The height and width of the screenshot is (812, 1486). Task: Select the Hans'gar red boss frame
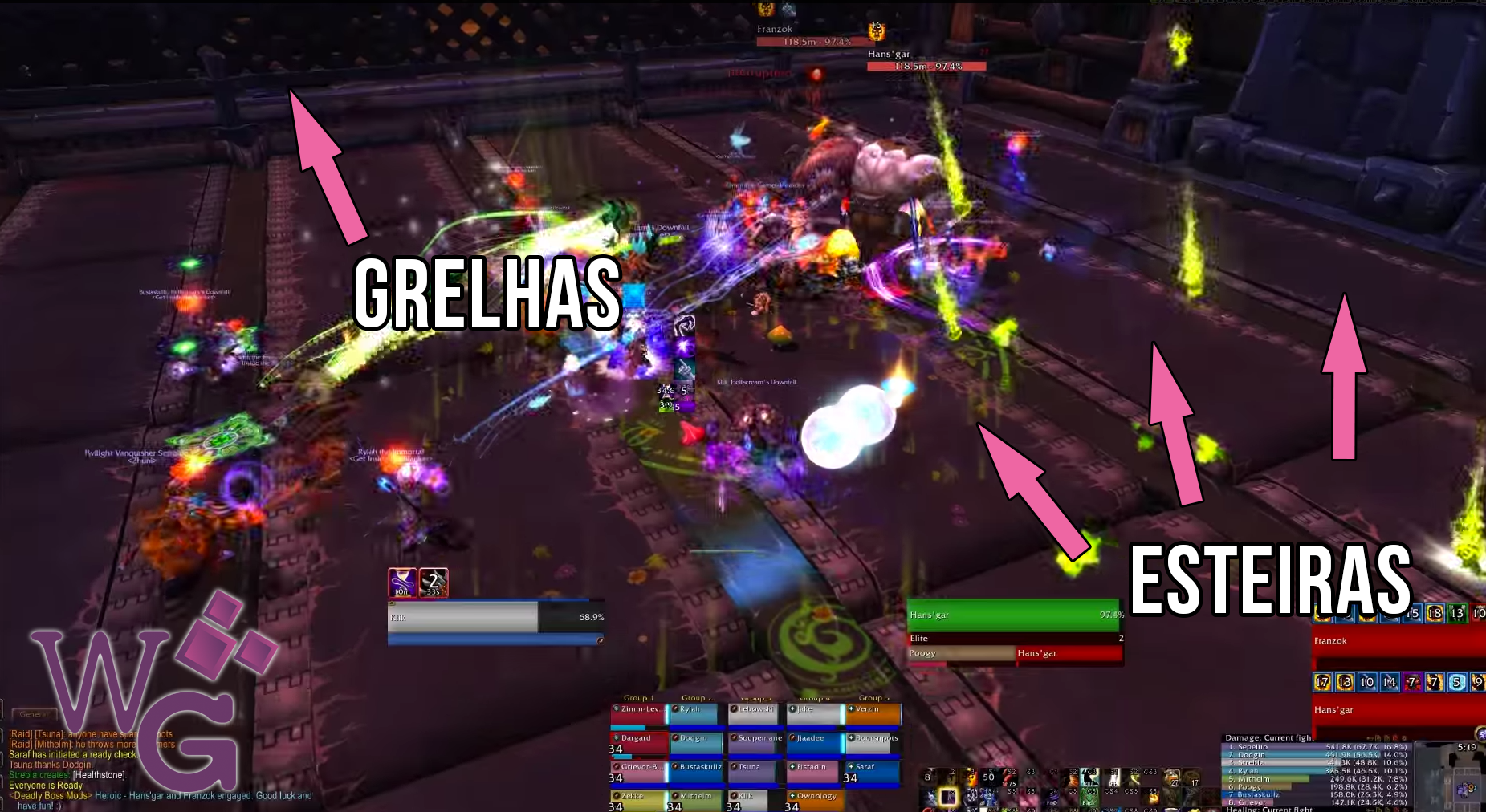tap(1397, 711)
